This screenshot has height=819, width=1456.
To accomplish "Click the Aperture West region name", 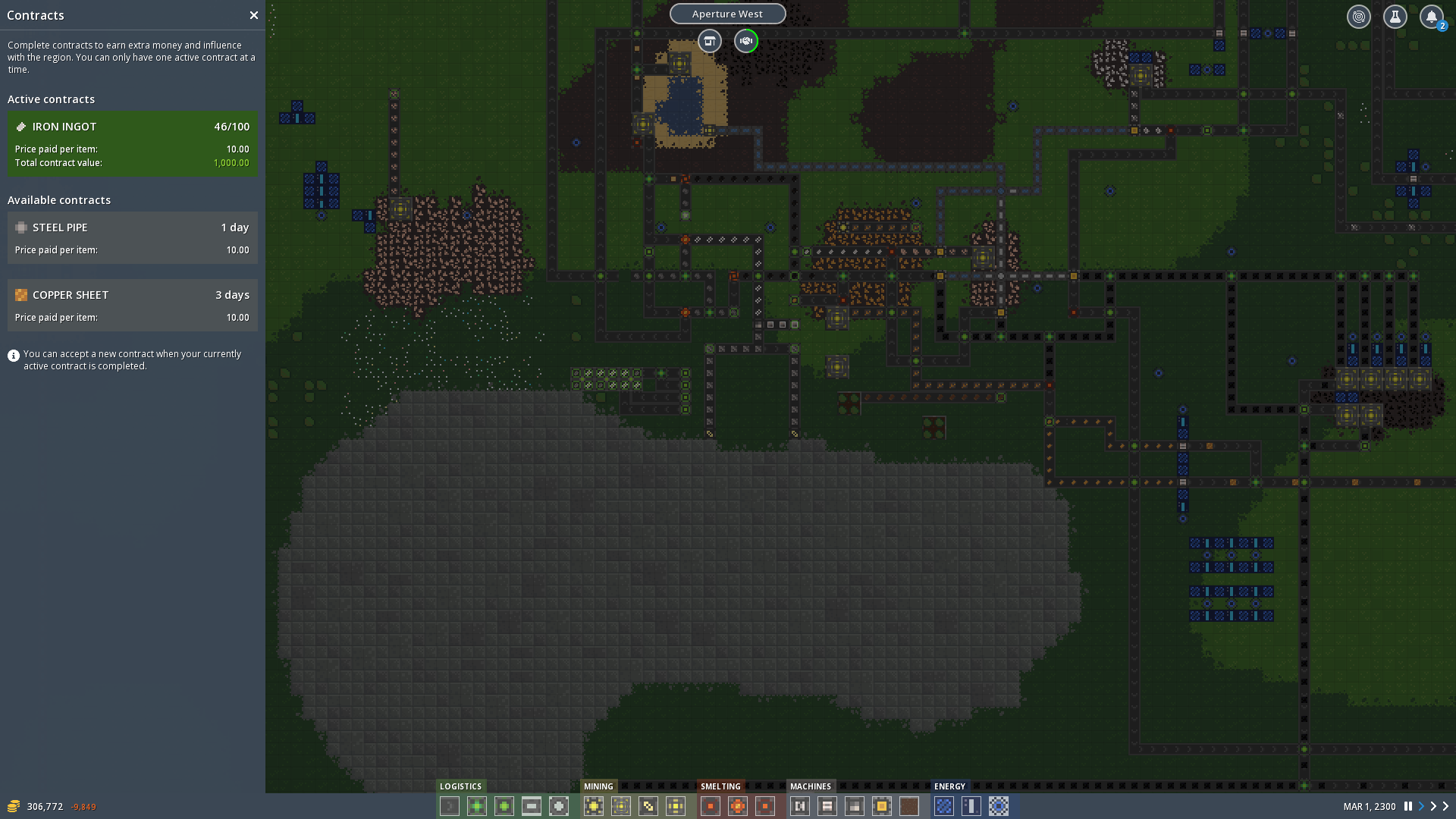I will [727, 14].
